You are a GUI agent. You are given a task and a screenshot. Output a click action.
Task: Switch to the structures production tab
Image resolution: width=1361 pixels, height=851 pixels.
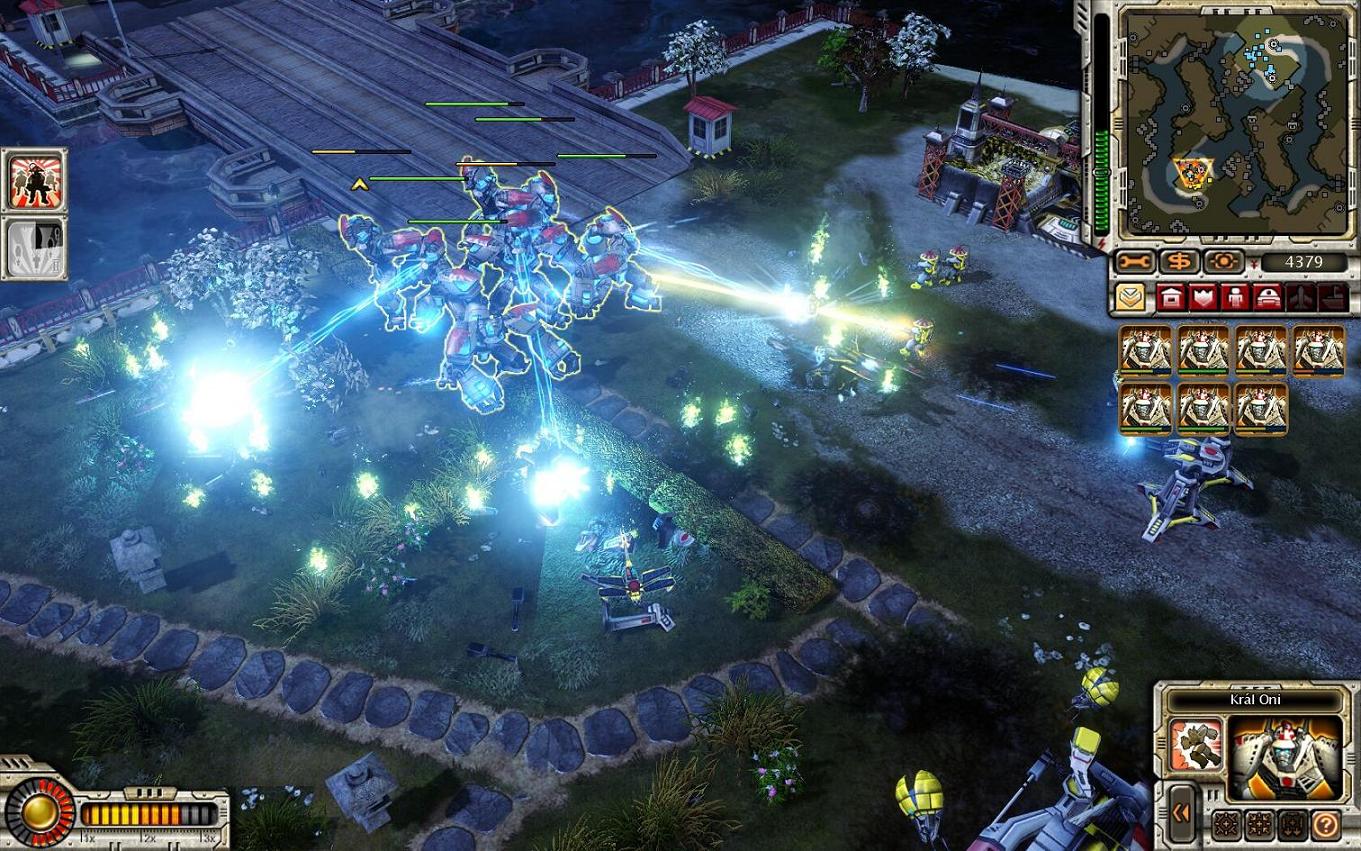coord(1171,298)
